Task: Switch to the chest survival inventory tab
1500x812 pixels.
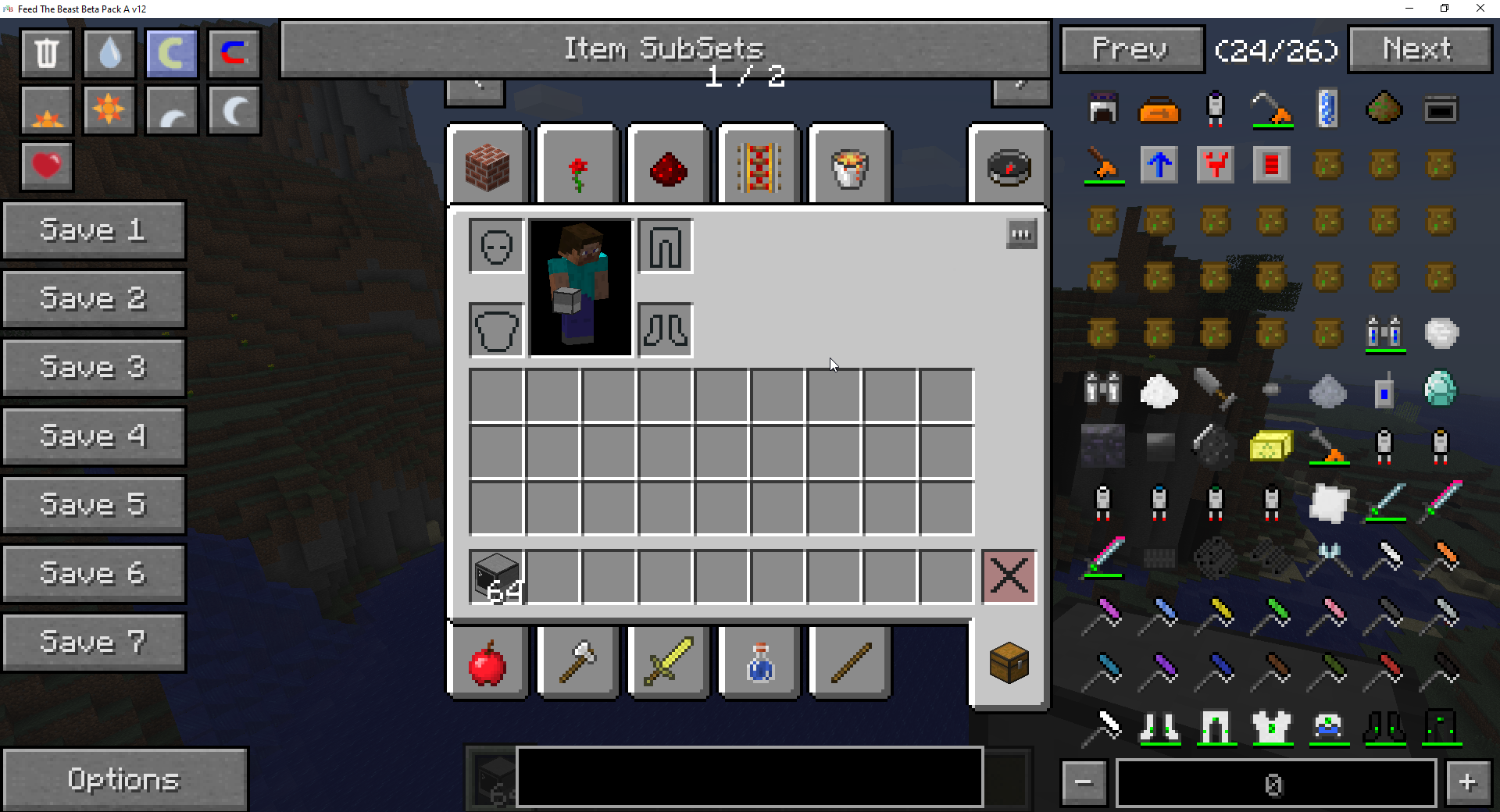Action: (x=1009, y=664)
